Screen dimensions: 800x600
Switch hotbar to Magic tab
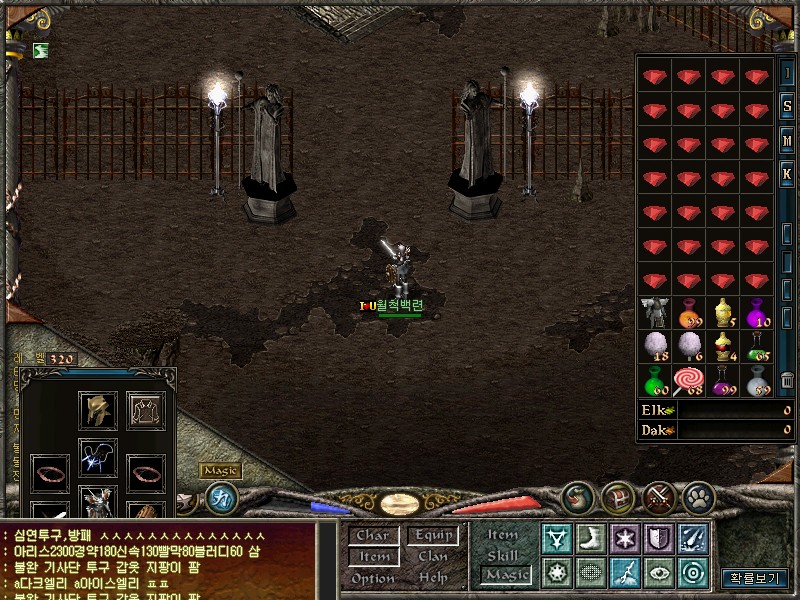505,574
